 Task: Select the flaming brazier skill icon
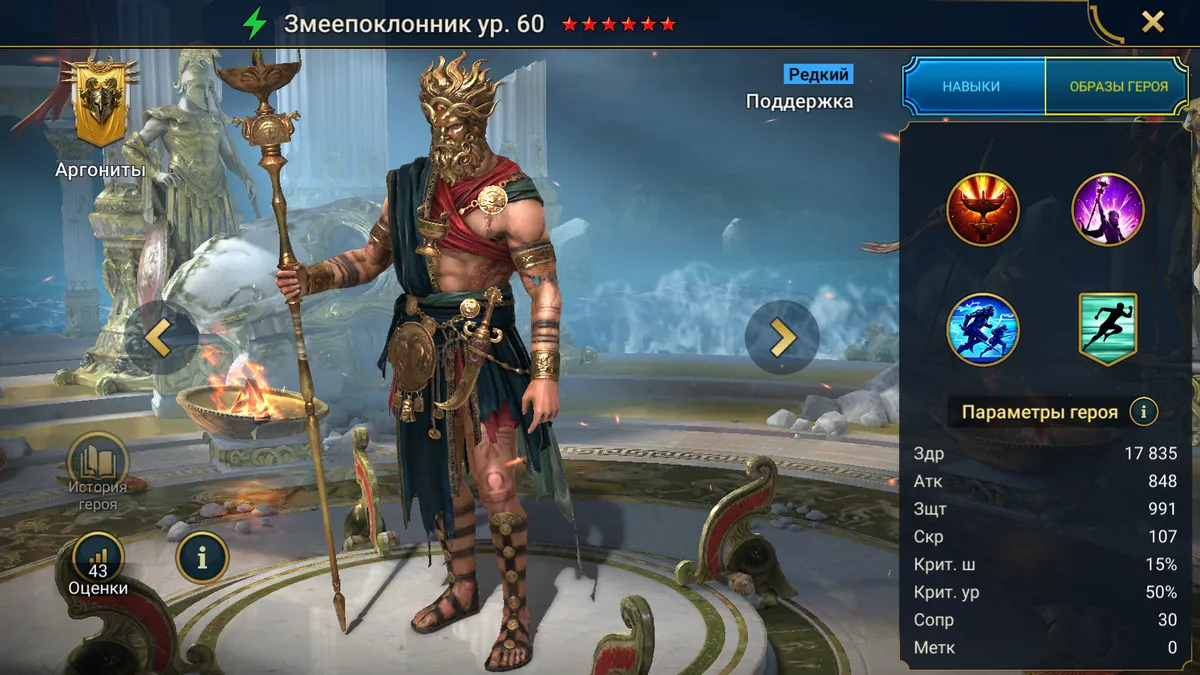pyautogui.click(x=982, y=210)
